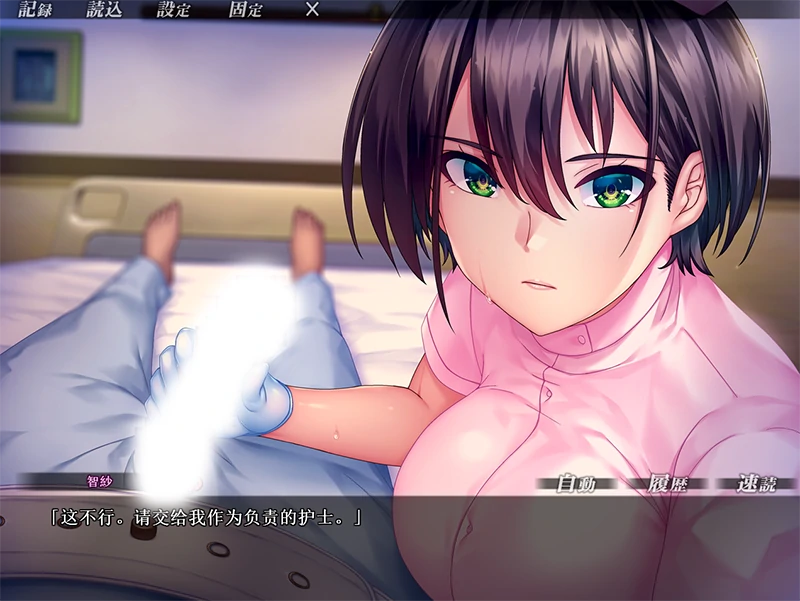This screenshot has height=601, width=800.
Task: Open the 設定 settings menu
Action: pos(174,10)
